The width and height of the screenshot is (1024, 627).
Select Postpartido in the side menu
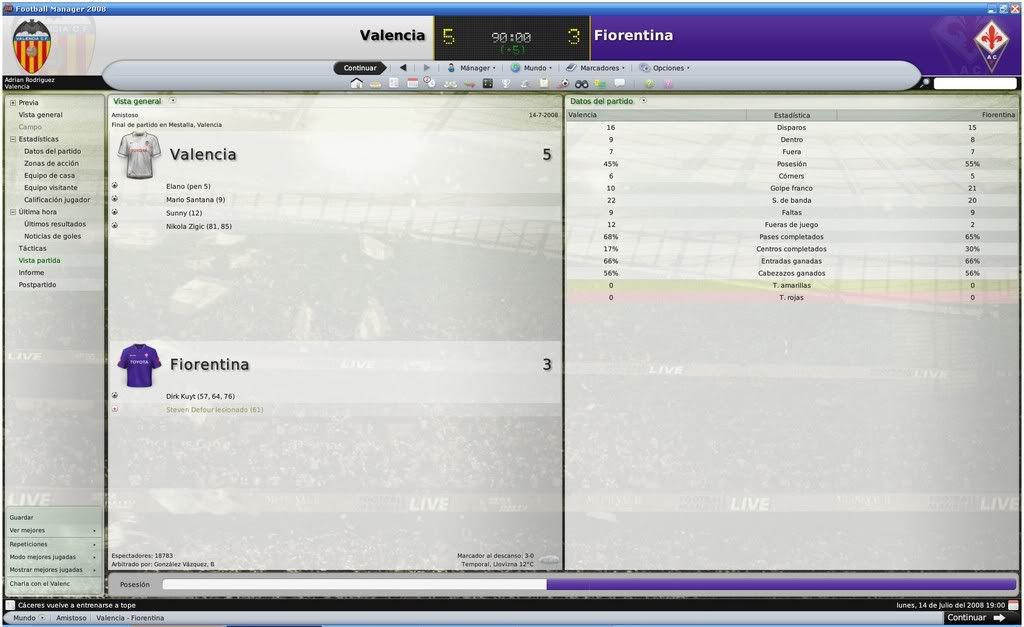tap(37, 285)
